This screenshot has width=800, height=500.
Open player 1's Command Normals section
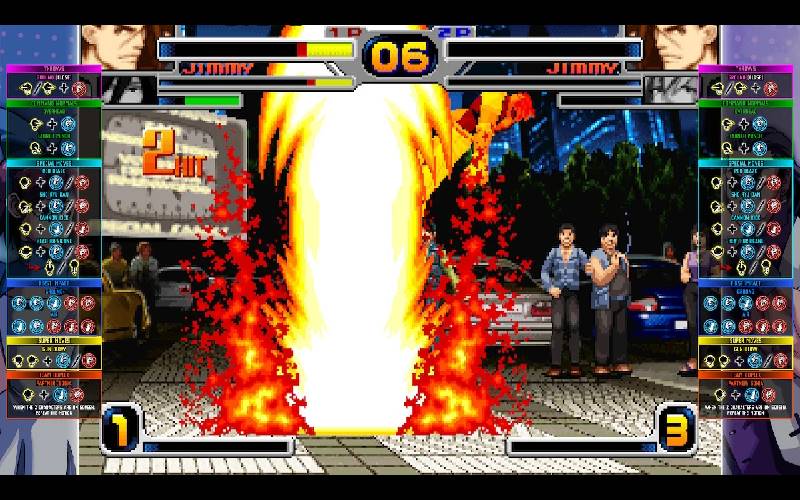pos(54,103)
